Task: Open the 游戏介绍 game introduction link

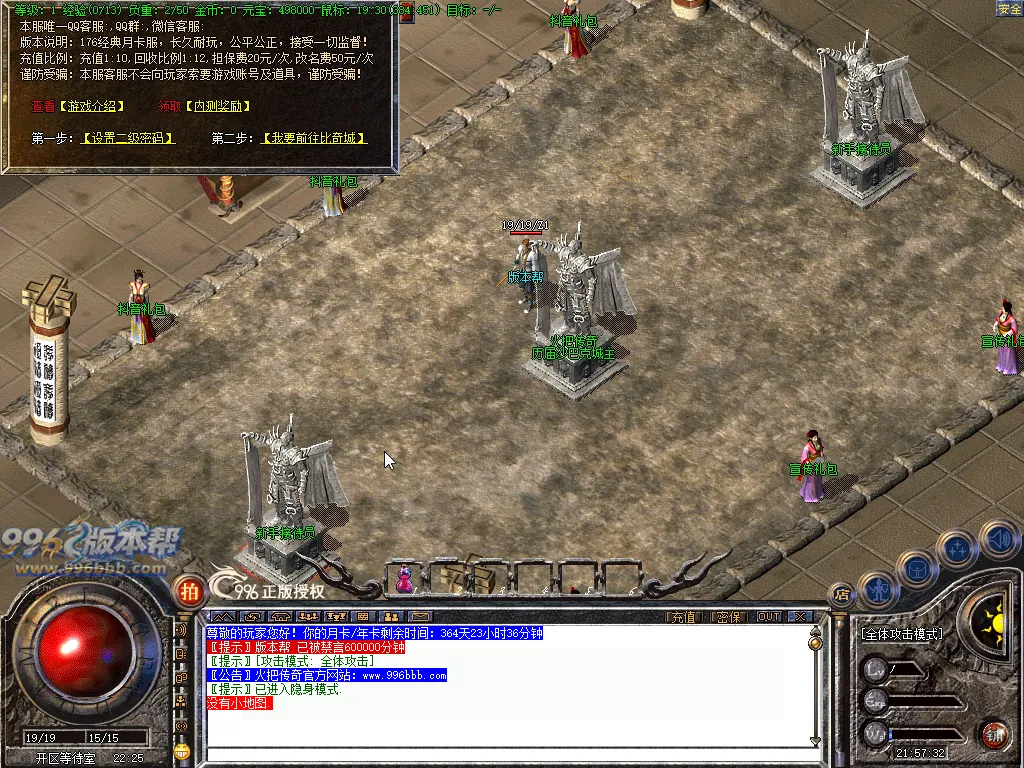Action: pos(90,106)
